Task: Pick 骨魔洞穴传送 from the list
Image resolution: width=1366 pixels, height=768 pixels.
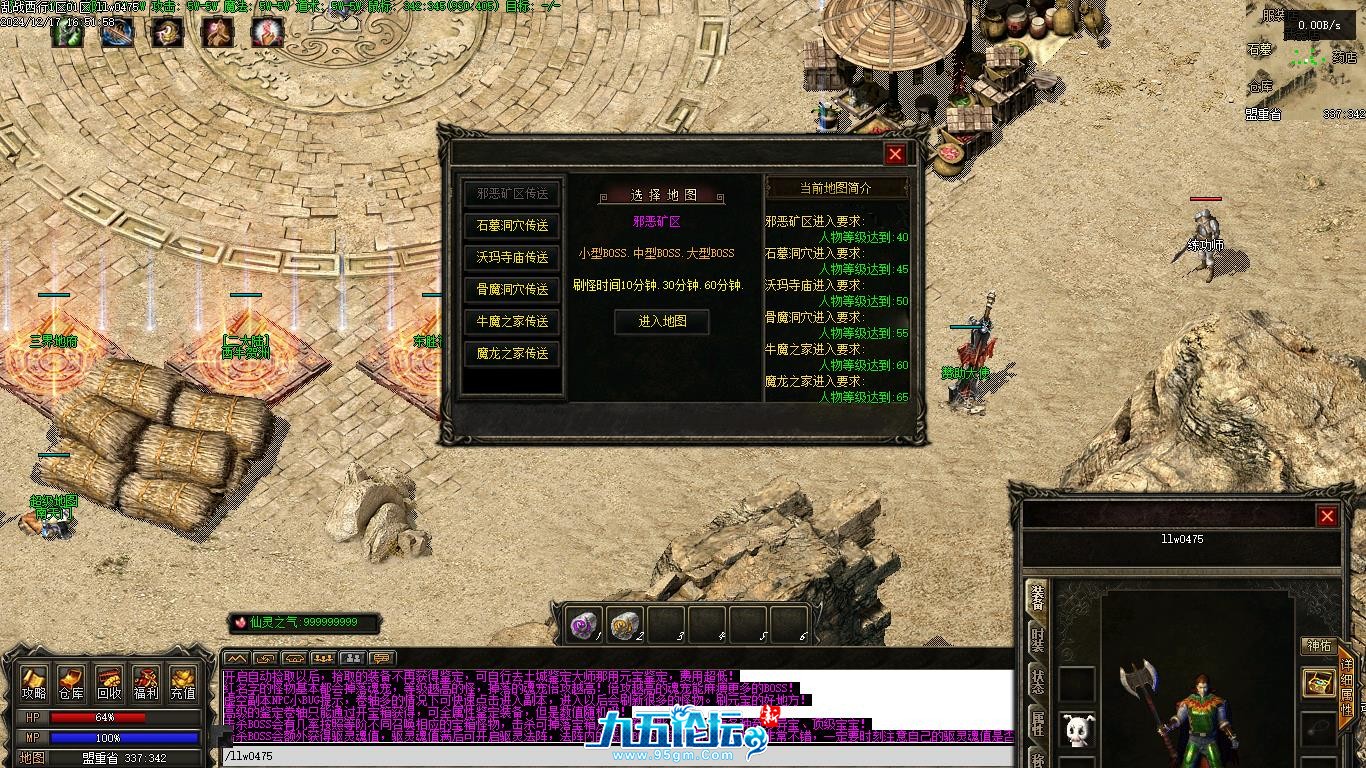Action: [x=512, y=290]
